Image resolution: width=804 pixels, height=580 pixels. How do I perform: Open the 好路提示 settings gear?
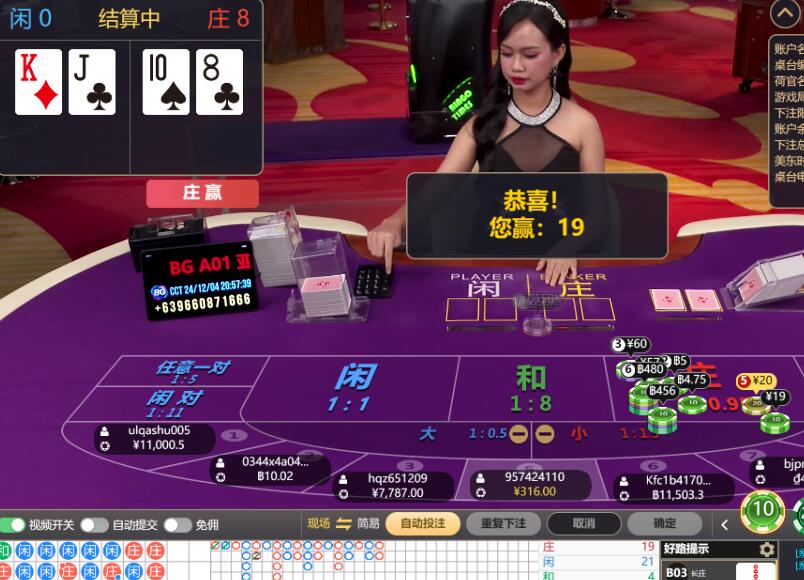pos(767,549)
